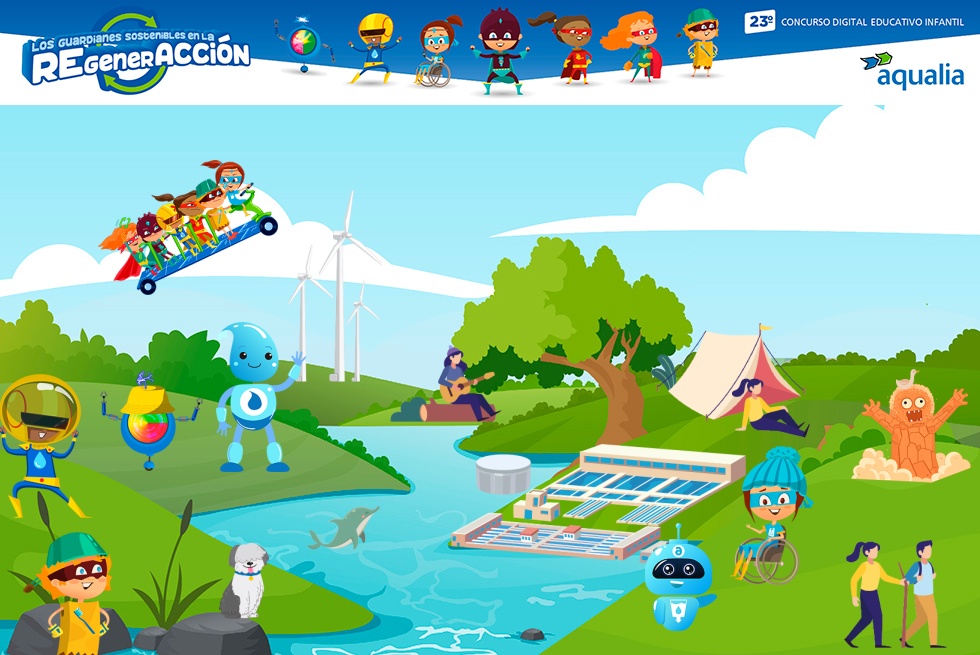Viewport: 980px width, 655px height.
Task: Choose the wheelchair guardian with teal beanie
Action: tap(770, 517)
